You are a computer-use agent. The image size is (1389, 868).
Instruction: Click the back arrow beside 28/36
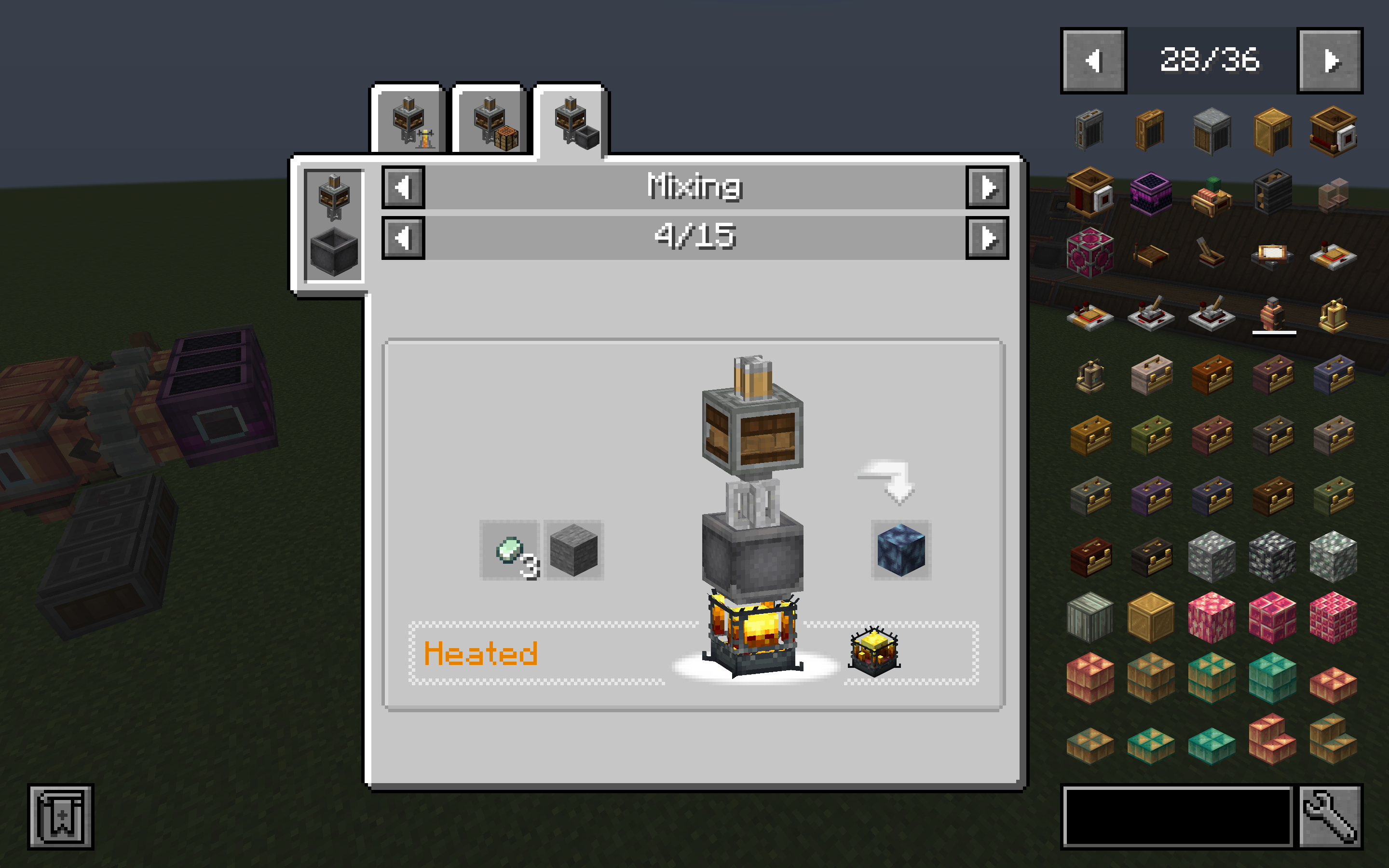click(1093, 62)
